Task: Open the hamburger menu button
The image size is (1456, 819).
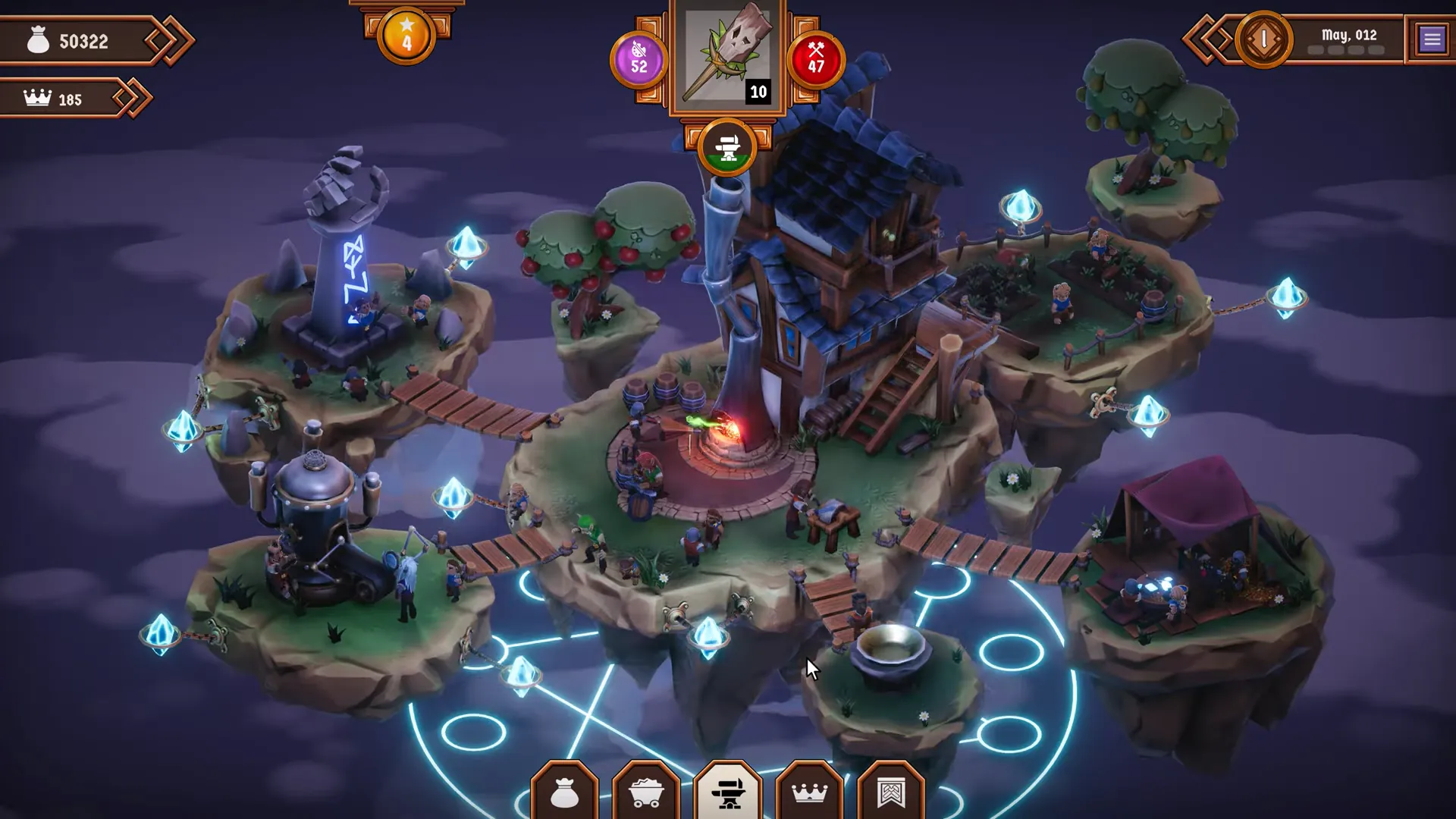Action: 1431,39
